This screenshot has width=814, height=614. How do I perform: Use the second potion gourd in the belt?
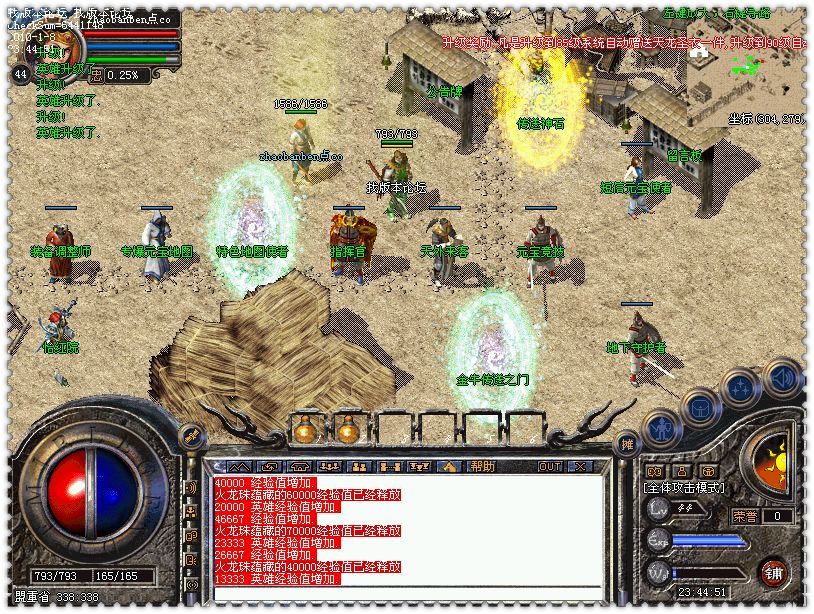tap(347, 430)
